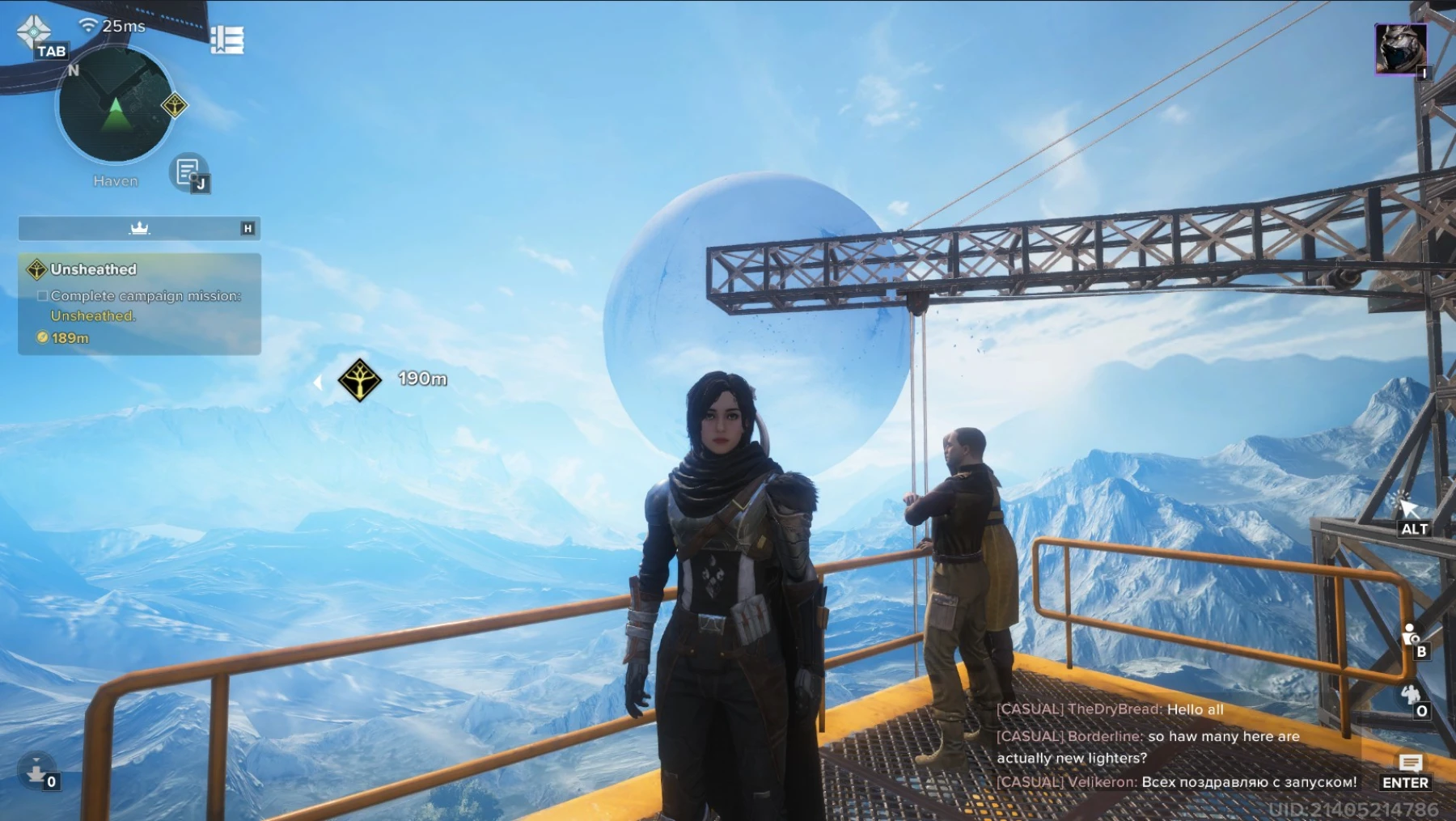Check the Complete campaign mission objective box
Viewport: 1456px width, 821px height.
pyautogui.click(x=41, y=296)
